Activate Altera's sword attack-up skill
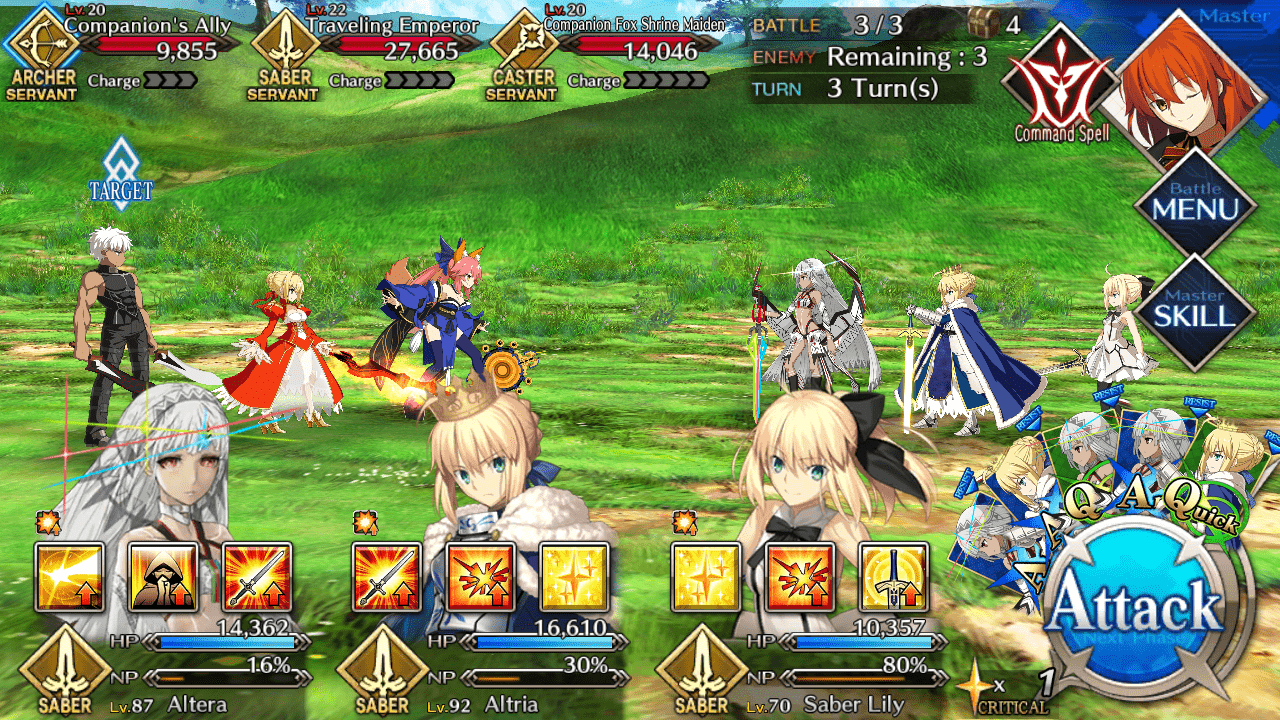 [256, 577]
